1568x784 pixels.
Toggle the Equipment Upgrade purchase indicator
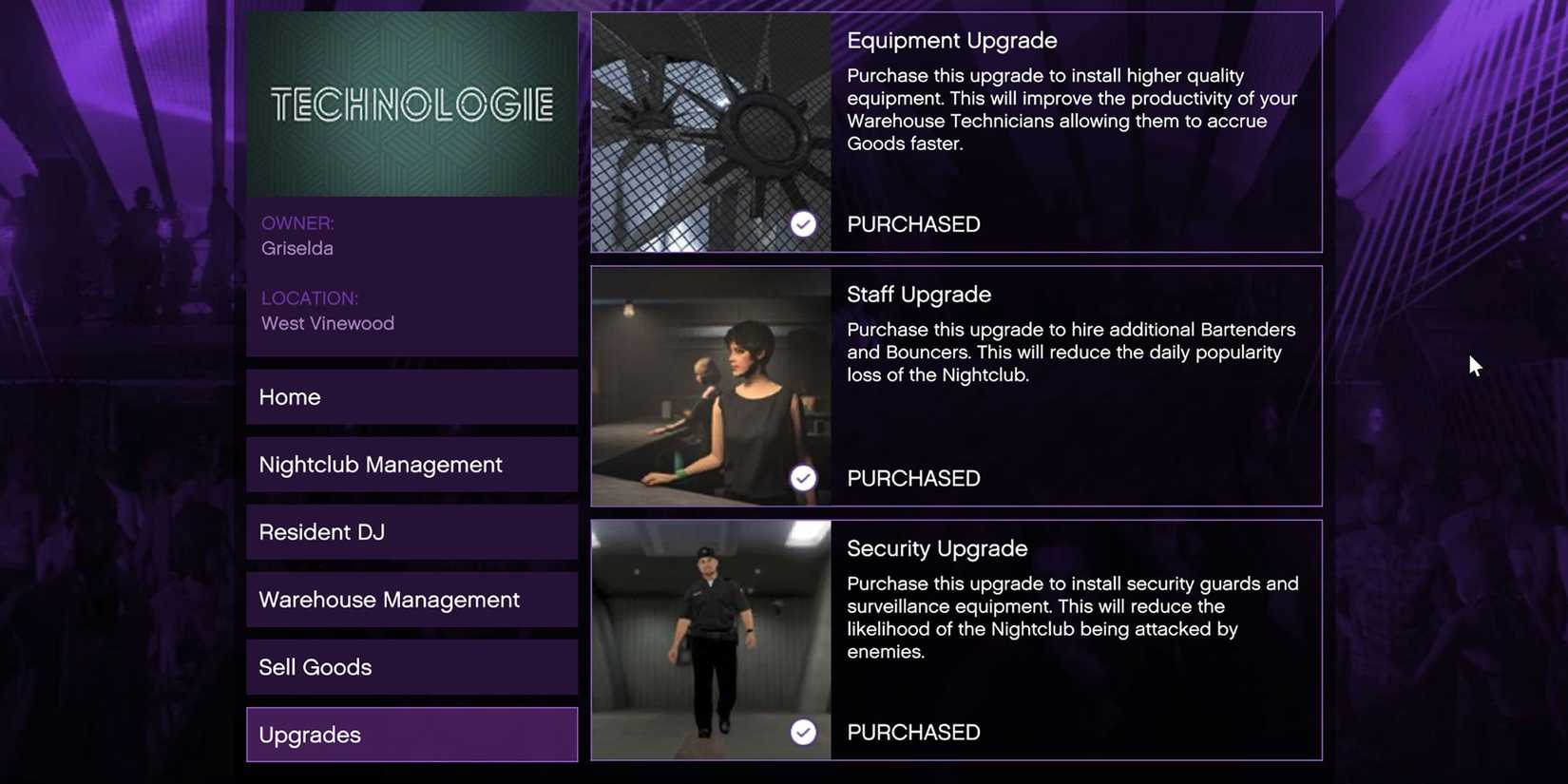[x=803, y=223]
